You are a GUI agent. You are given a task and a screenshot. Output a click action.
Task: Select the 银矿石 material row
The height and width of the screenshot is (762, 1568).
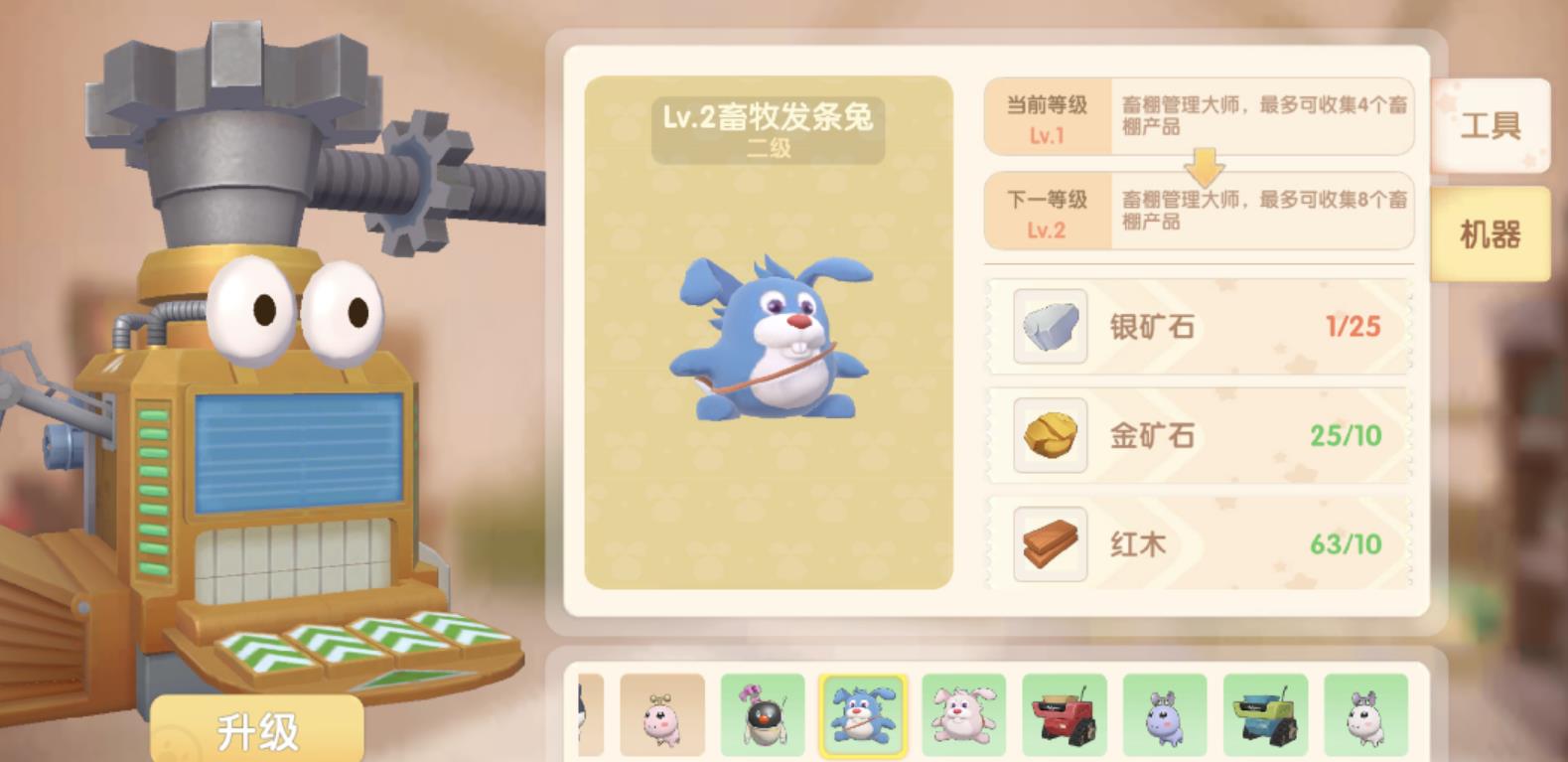coord(1198,327)
